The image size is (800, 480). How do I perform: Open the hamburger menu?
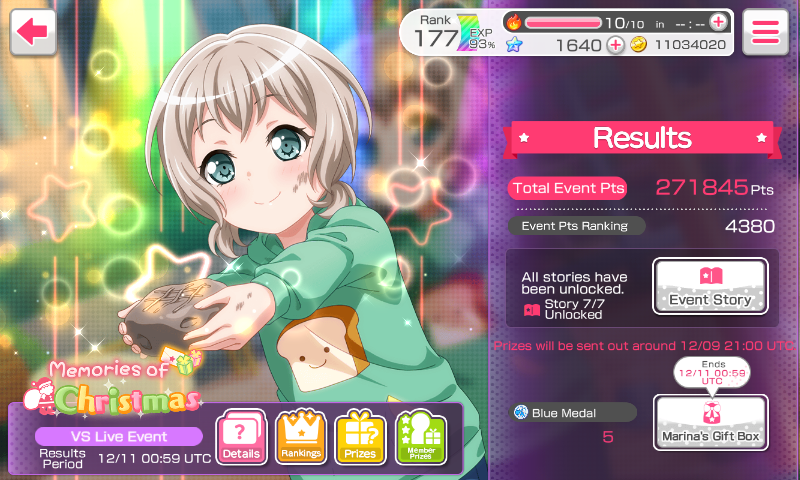tap(765, 31)
